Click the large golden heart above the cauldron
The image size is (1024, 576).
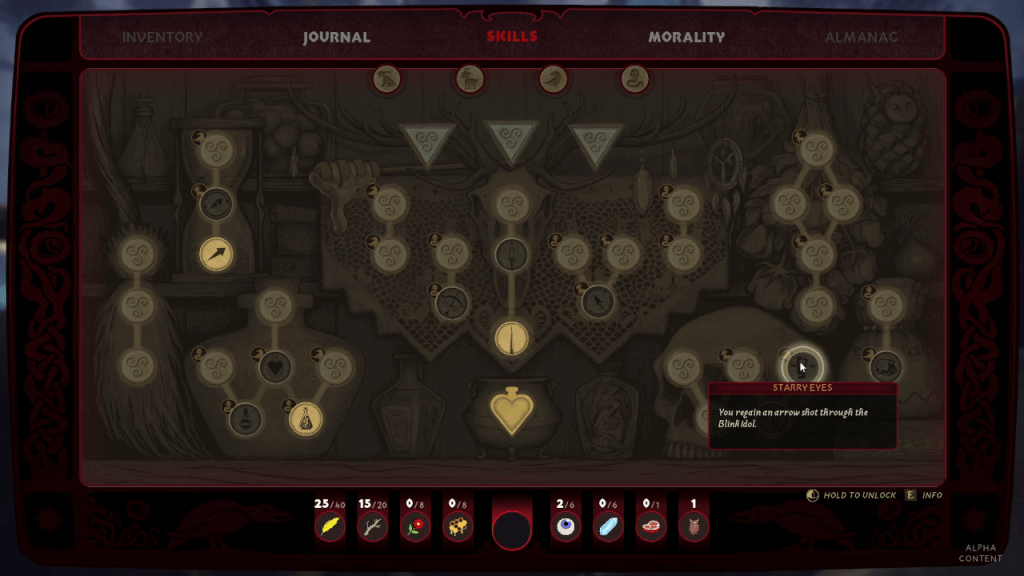[x=512, y=411]
